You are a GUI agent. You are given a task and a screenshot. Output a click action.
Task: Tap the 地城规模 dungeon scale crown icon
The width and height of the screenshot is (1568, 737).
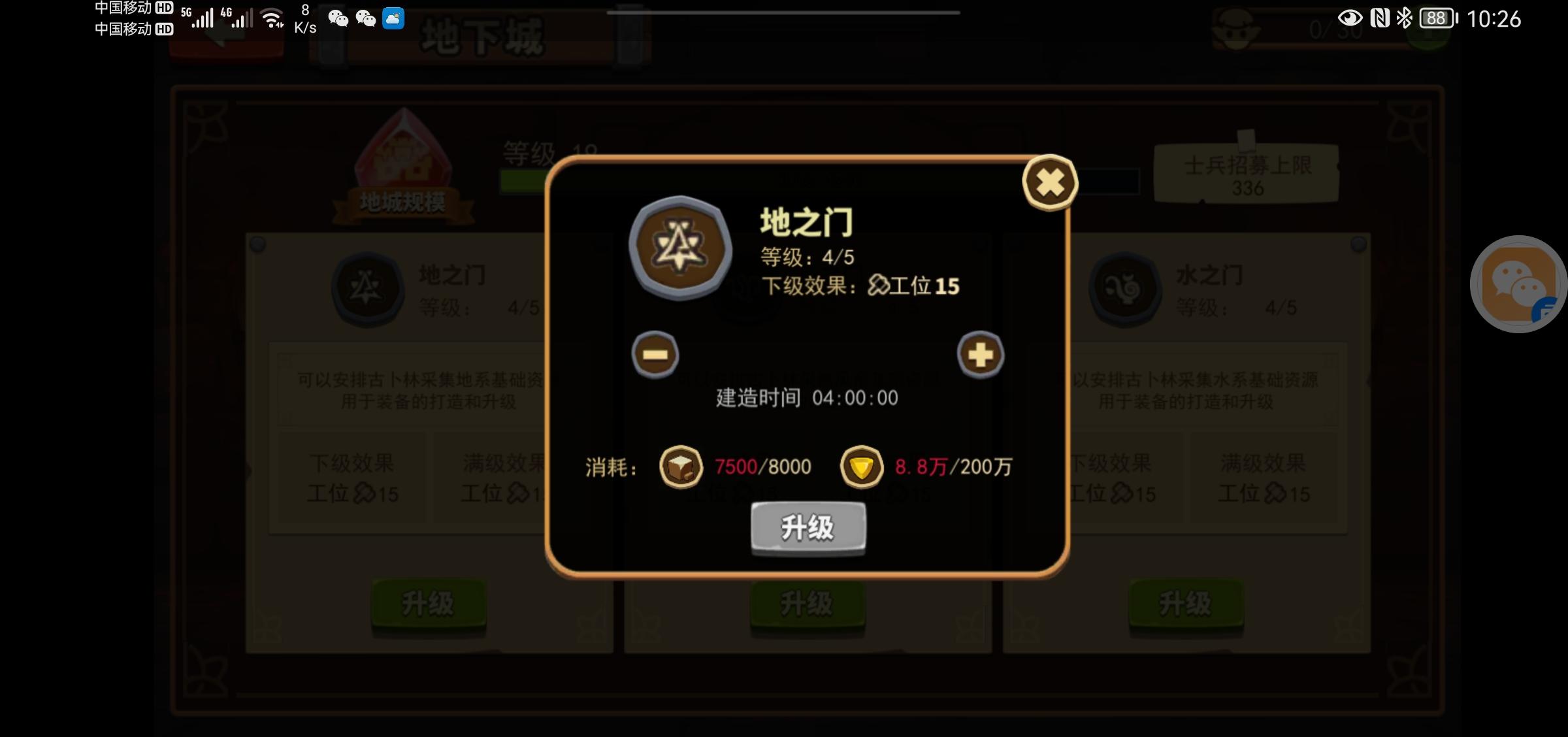click(x=403, y=157)
